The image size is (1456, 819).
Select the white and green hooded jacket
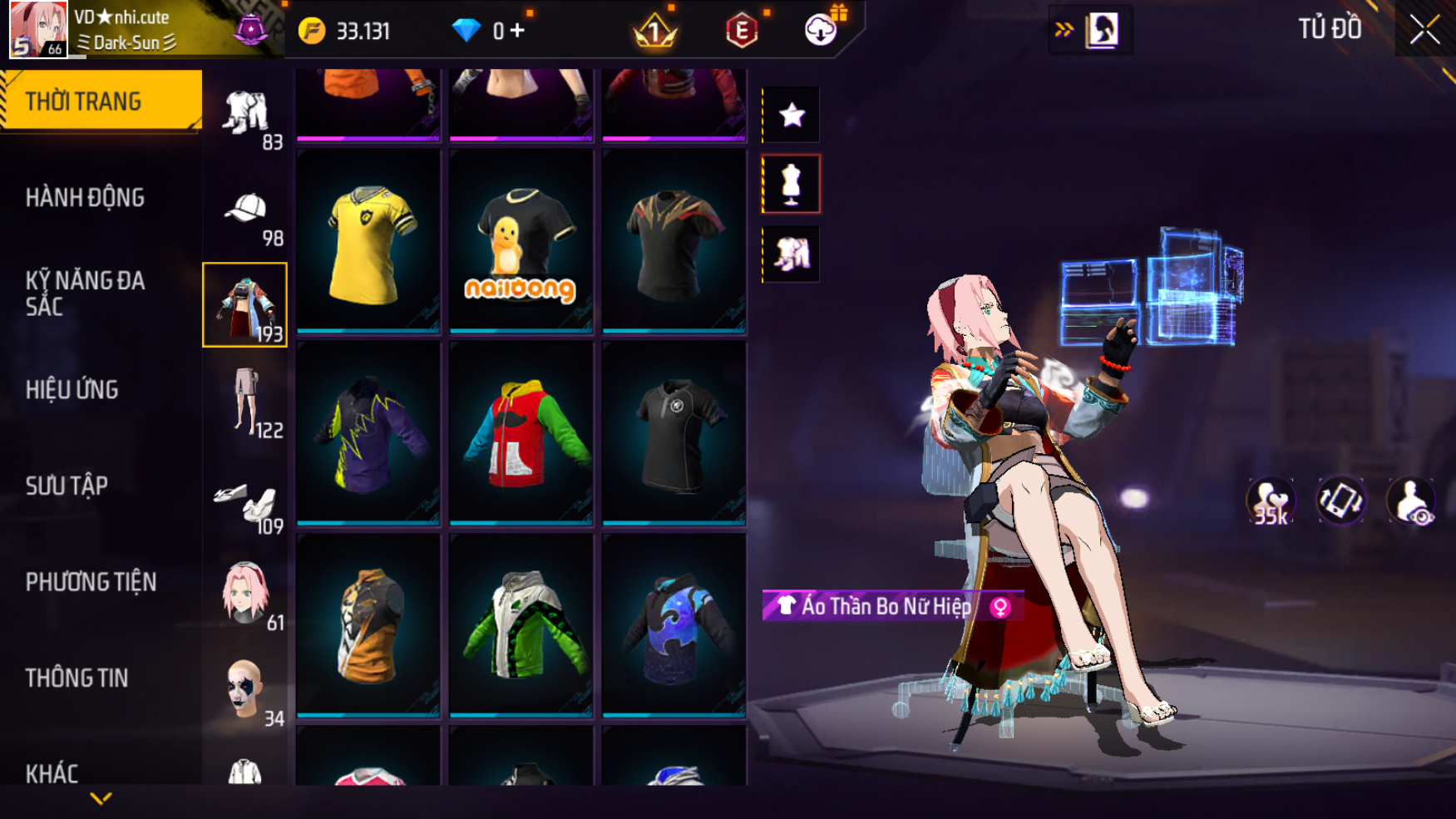521,625
